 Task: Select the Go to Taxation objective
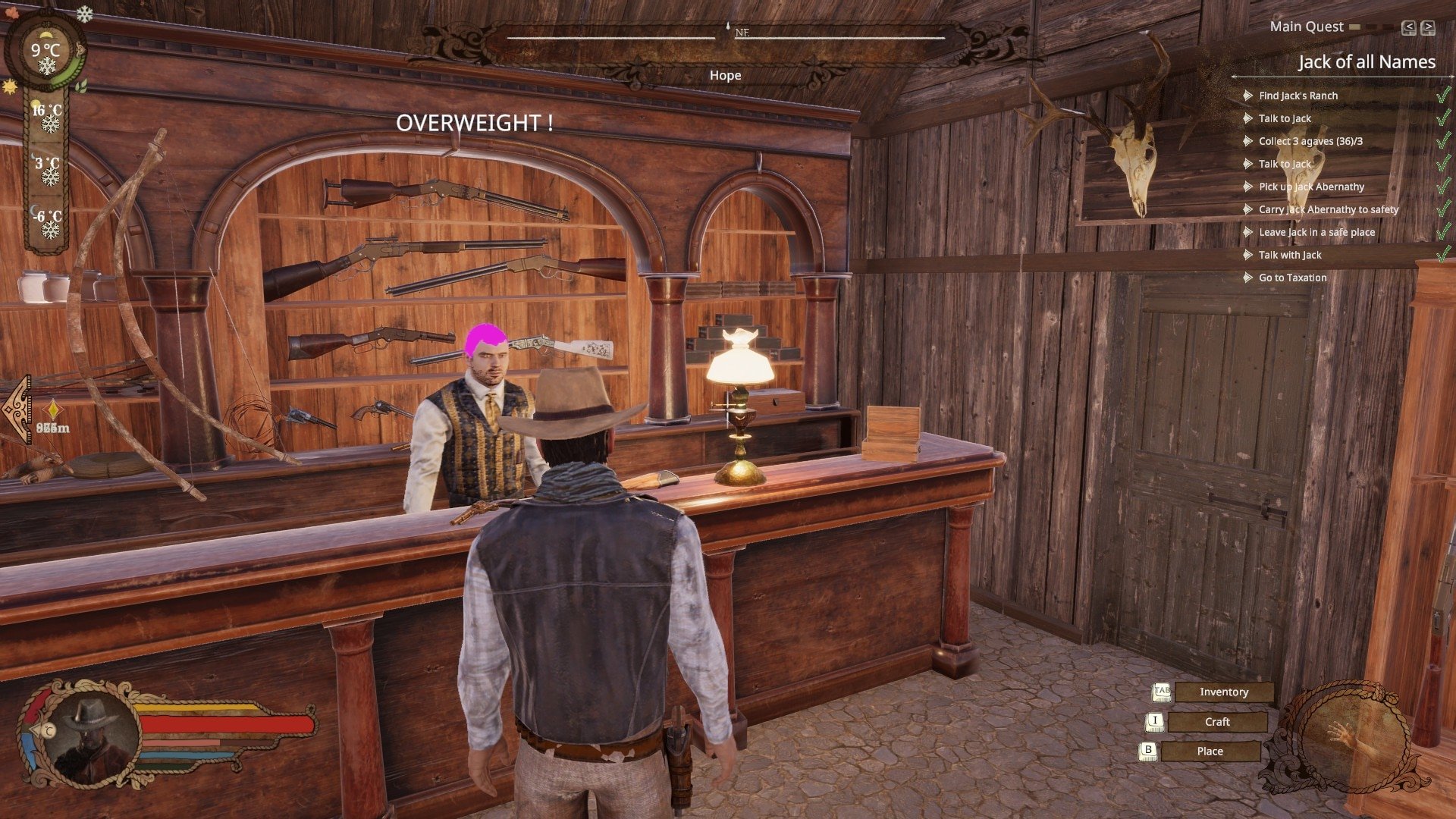1292,278
